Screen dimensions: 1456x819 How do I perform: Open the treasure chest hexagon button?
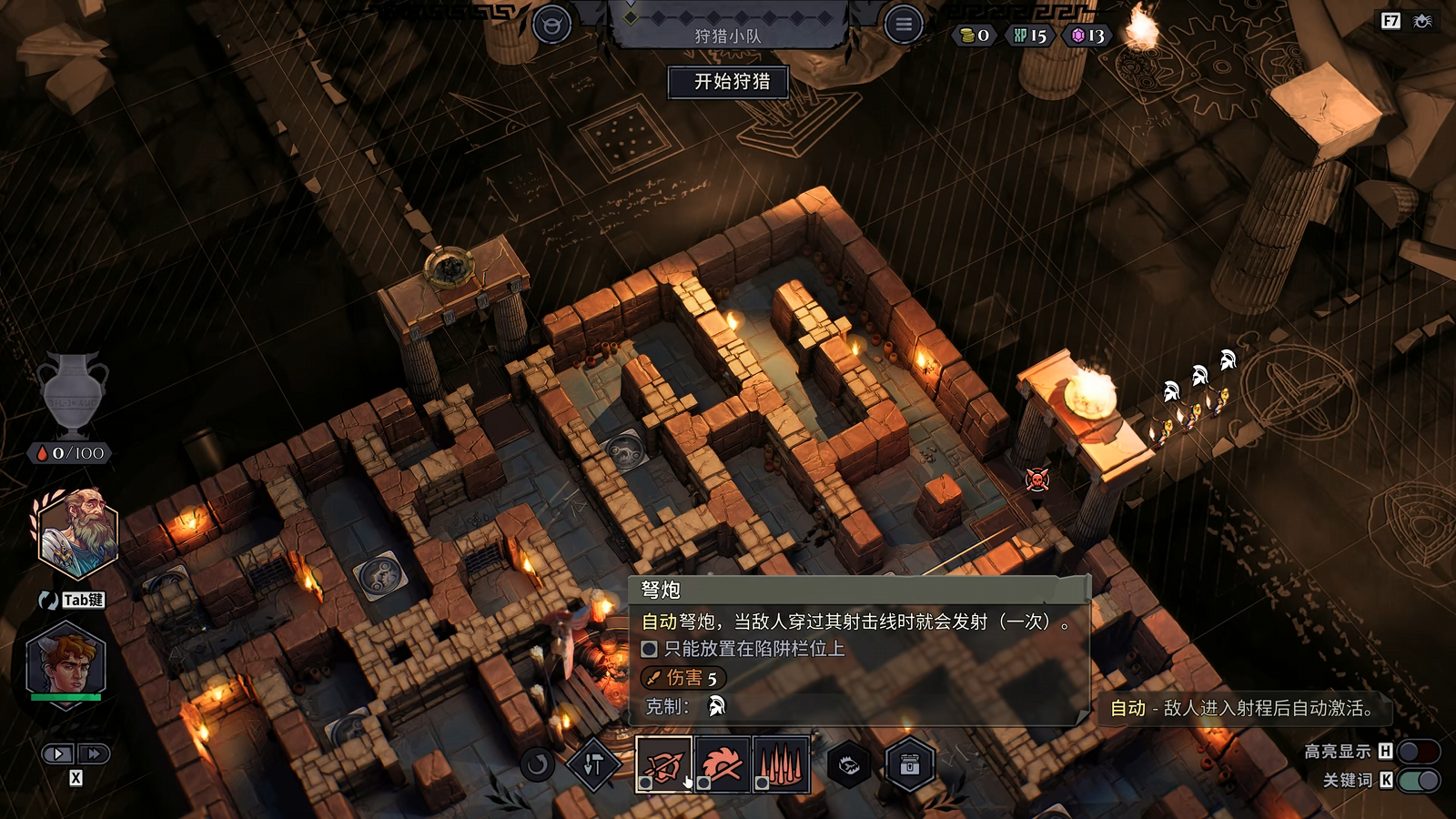tap(909, 765)
